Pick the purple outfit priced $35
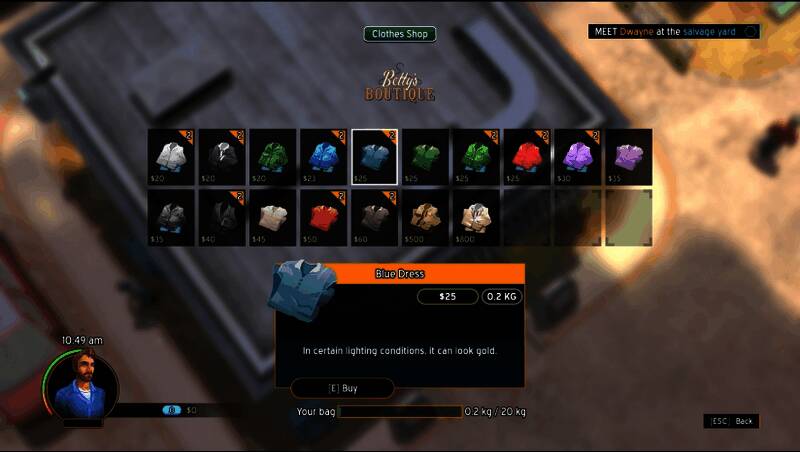800x452 pixels. [629, 157]
